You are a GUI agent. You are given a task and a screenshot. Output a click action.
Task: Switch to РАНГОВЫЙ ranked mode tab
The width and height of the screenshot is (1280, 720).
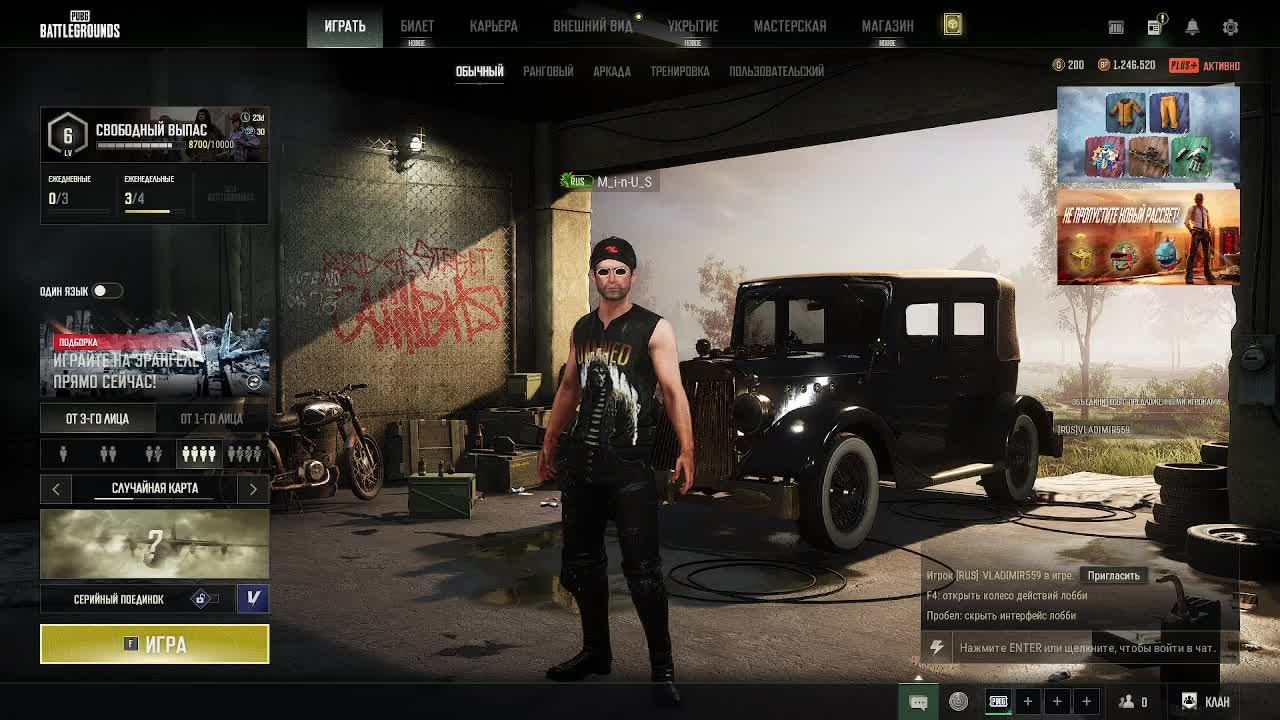point(548,71)
